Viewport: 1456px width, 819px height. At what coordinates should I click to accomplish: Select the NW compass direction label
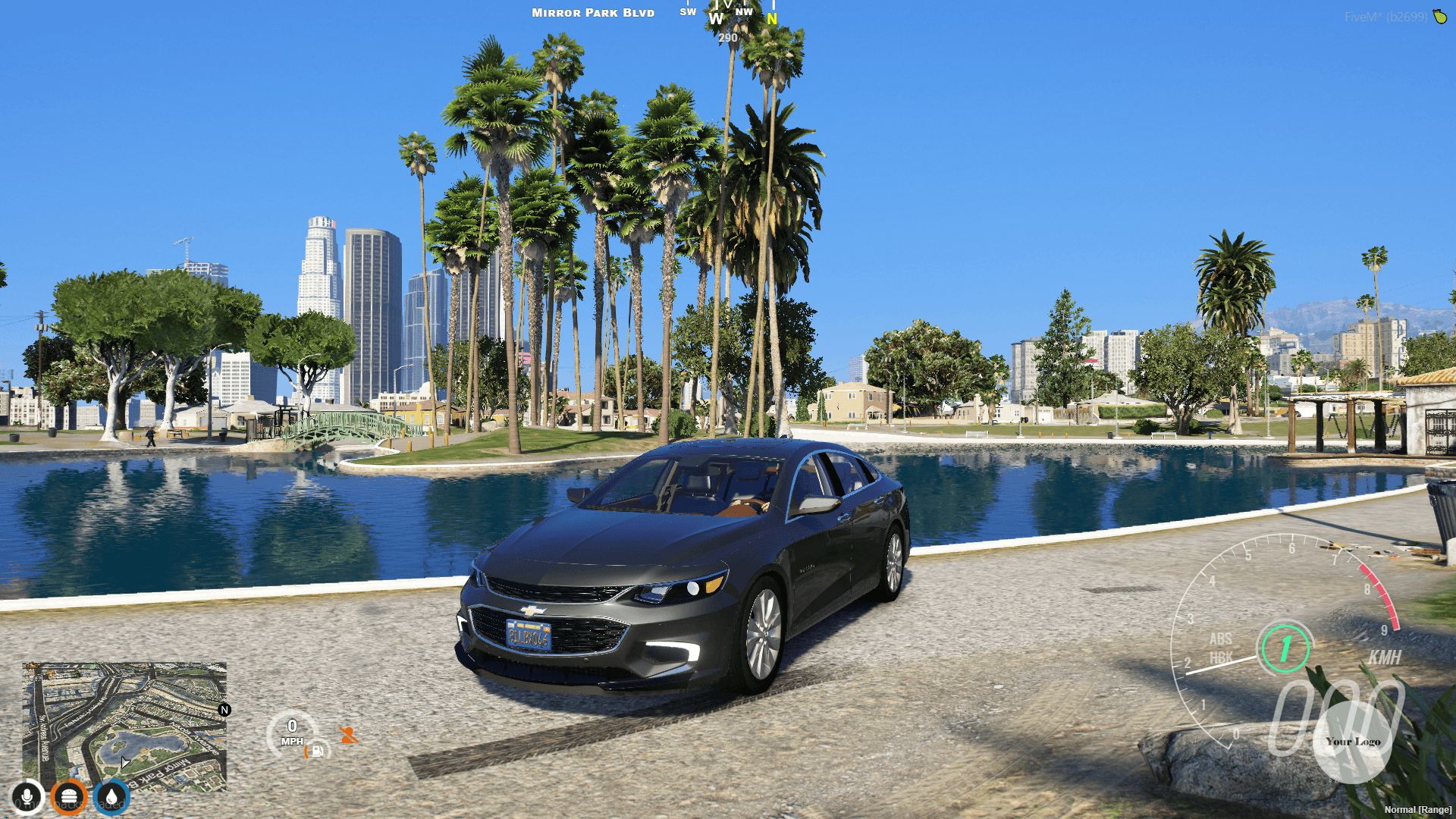(x=745, y=12)
